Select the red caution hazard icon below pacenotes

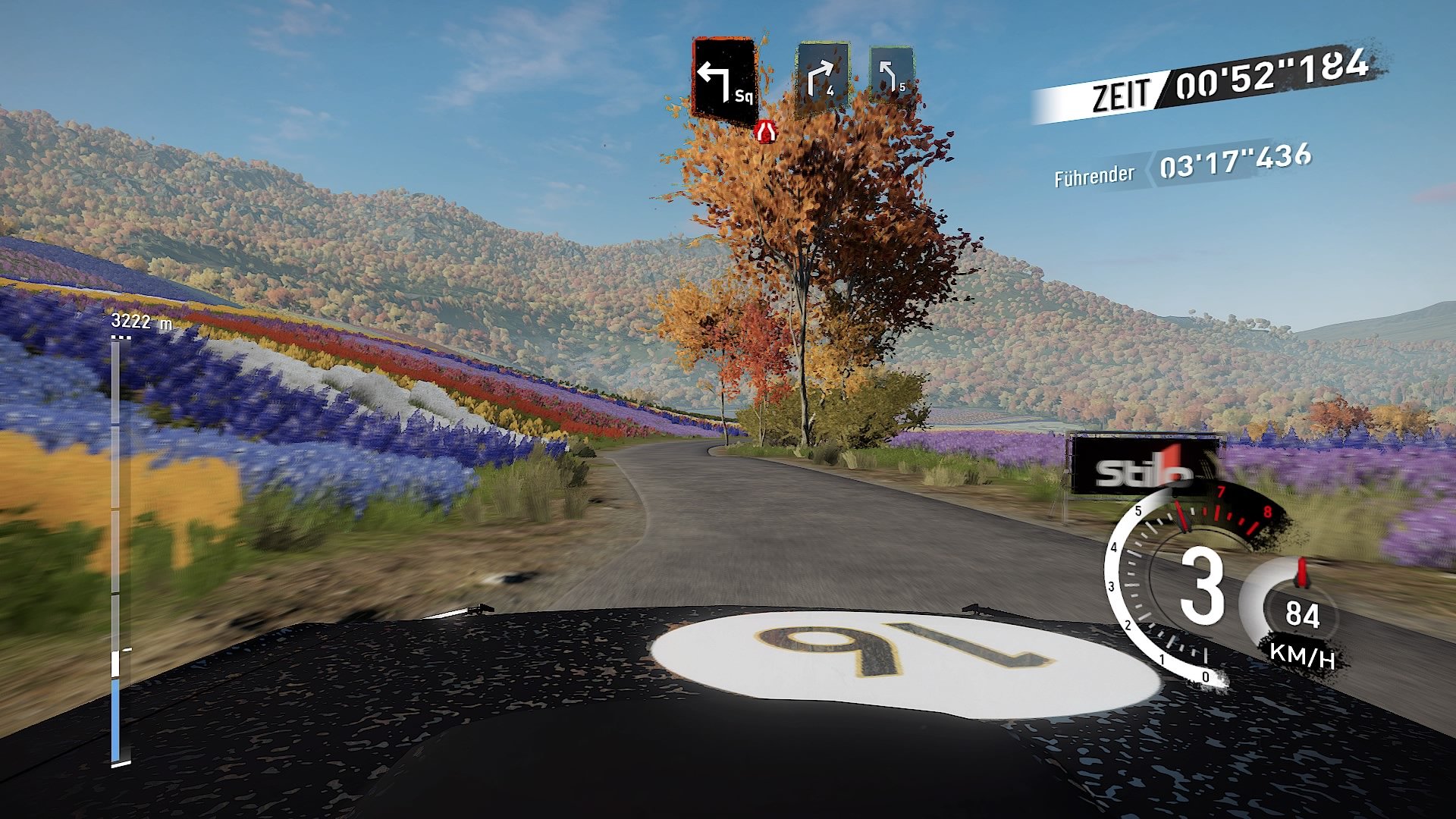click(765, 130)
